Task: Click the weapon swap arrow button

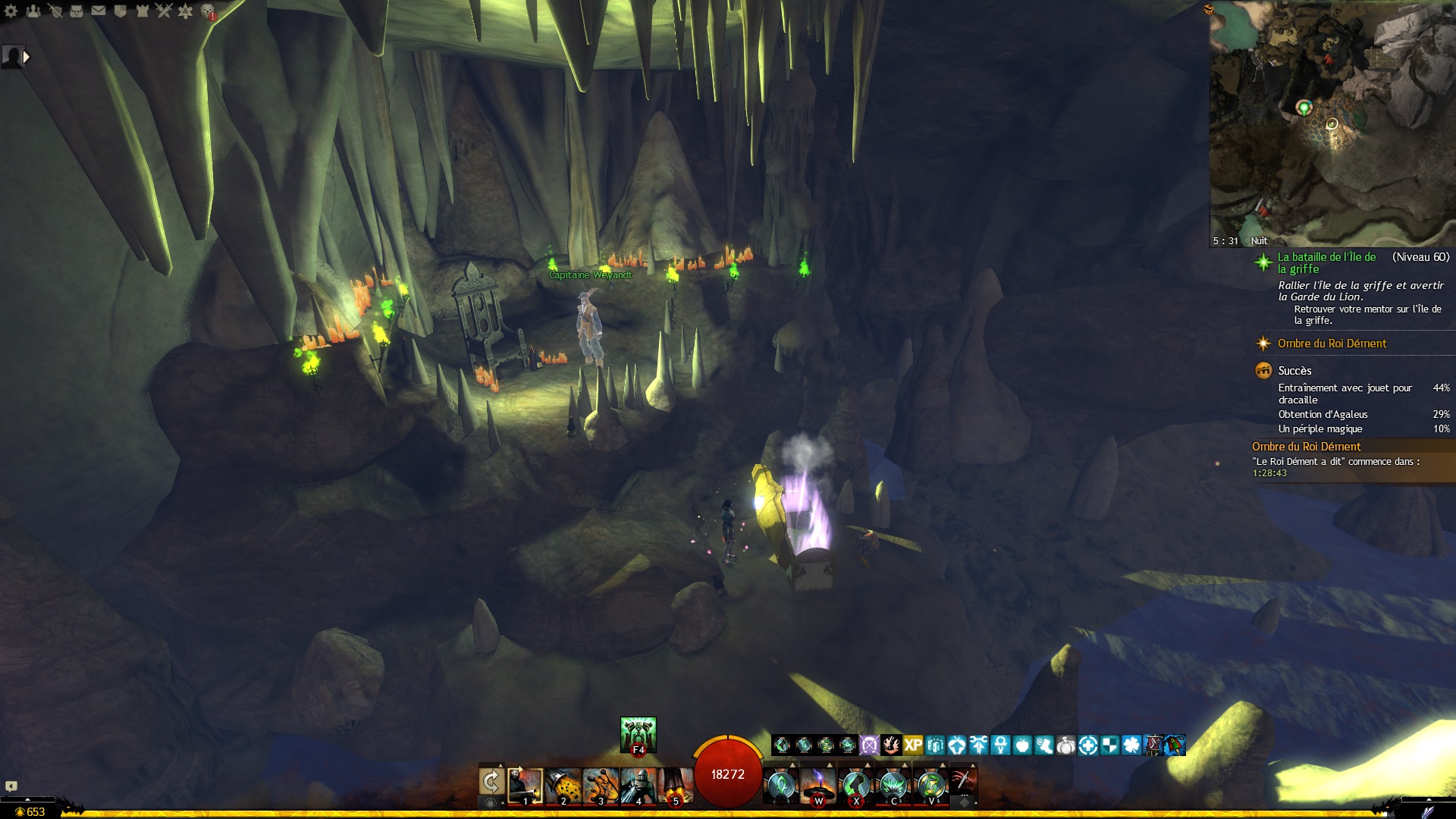Action: 491,783
